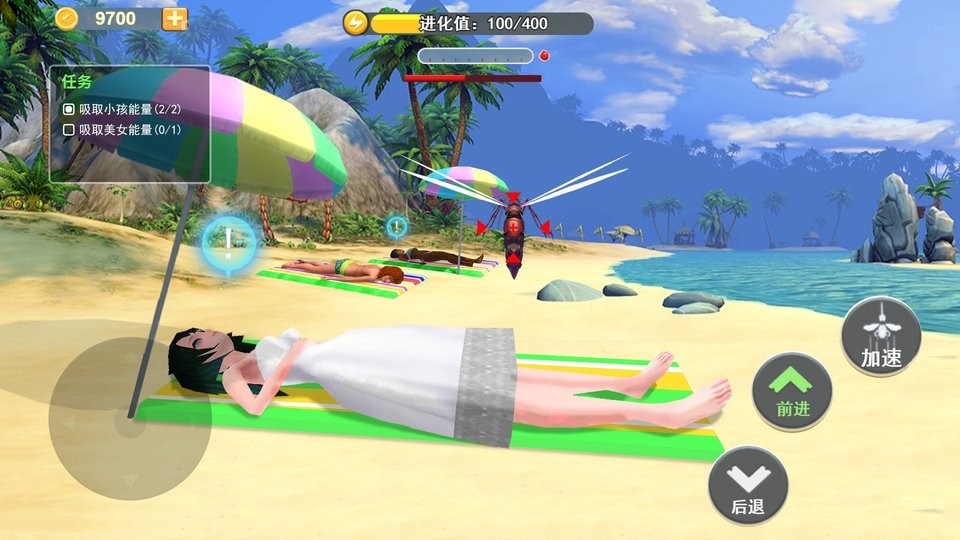The image size is (960, 540).
Task: Tap the plus button to add coins
Action: (x=175, y=18)
